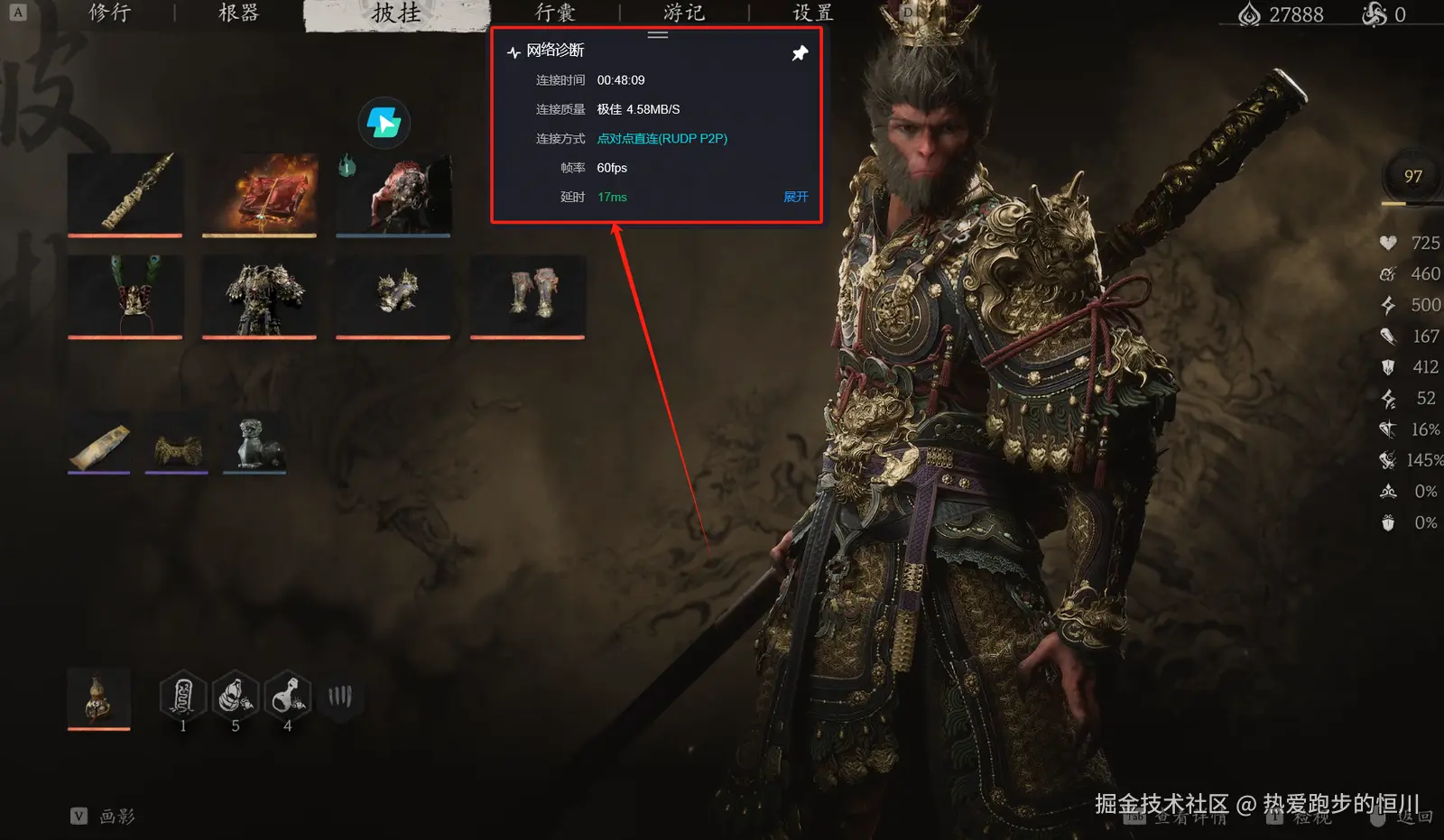This screenshot has width=1444, height=840.
Task: Select the staff weapon thumbnail
Action: 125,192
